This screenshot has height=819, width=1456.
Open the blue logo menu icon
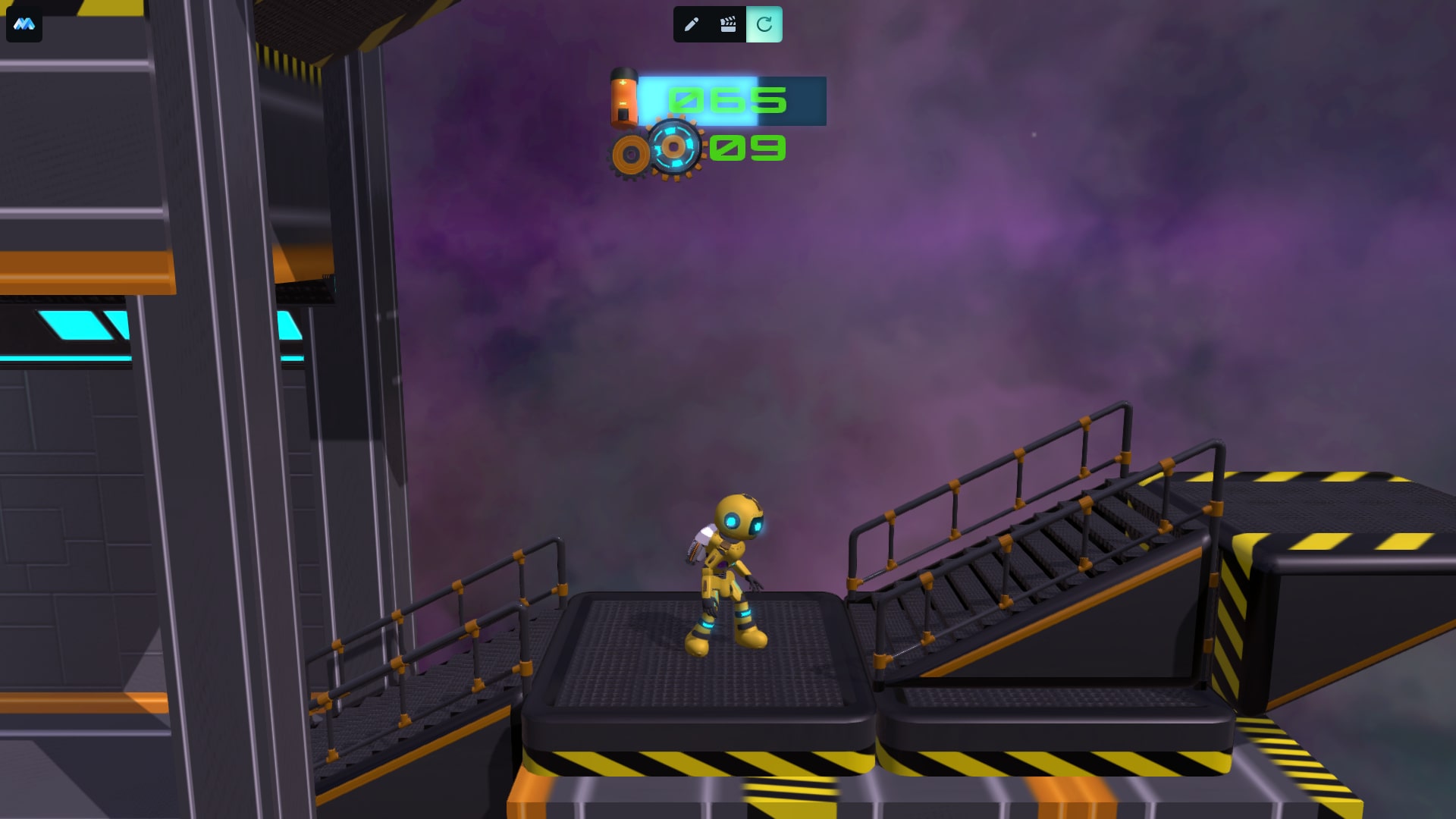point(24,24)
